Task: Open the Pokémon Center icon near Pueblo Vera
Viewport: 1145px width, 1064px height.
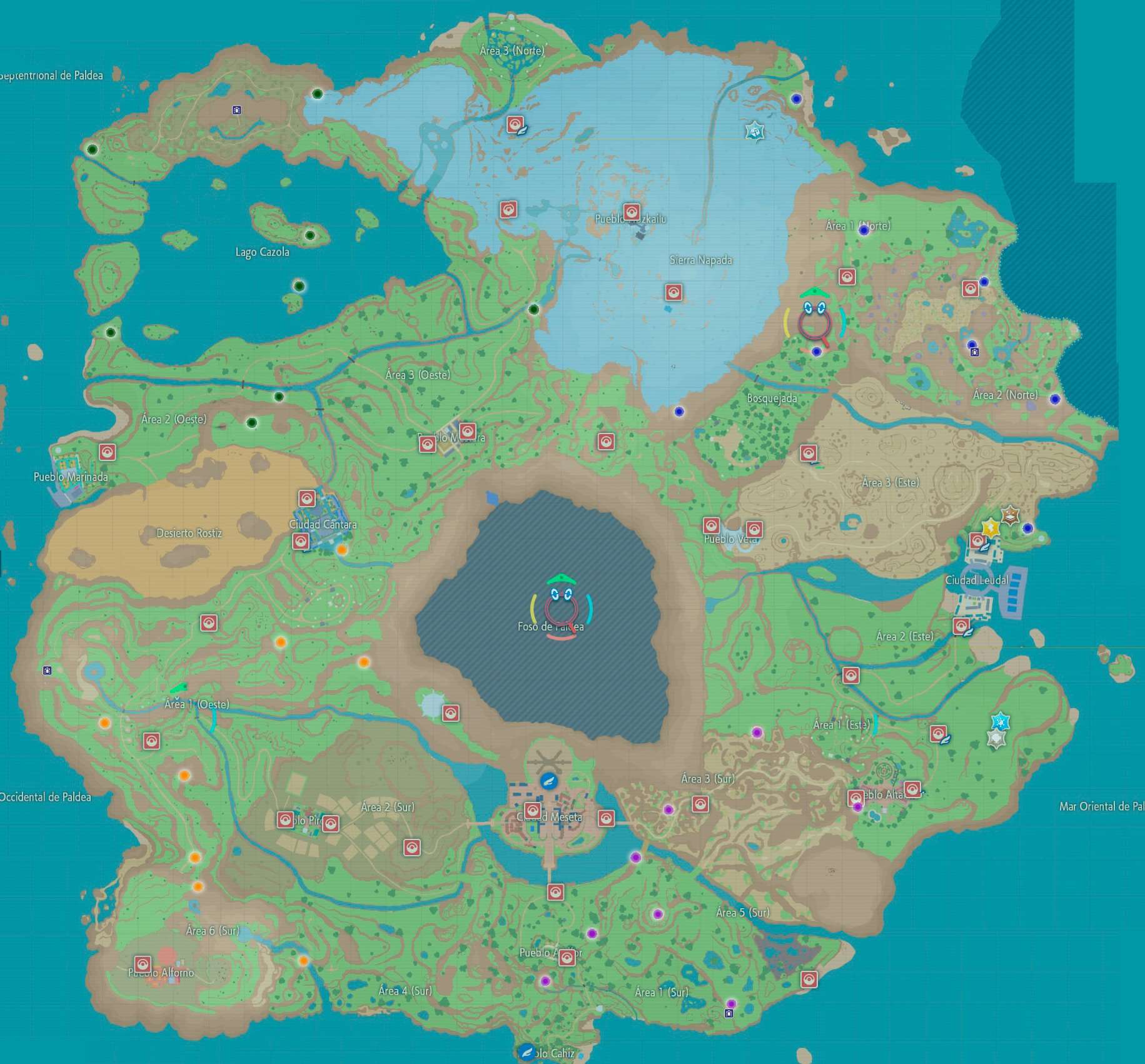Action: click(x=710, y=526)
